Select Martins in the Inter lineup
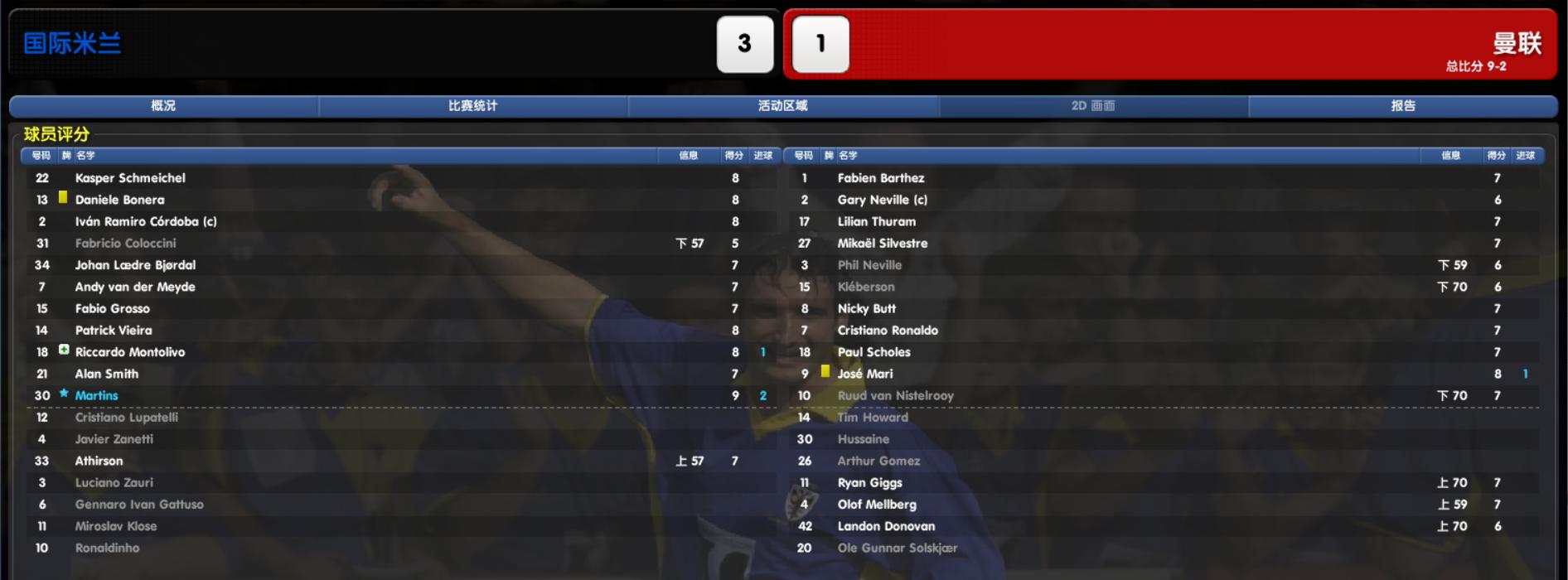The height and width of the screenshot is (580, 1568). [x=96, y=396]
